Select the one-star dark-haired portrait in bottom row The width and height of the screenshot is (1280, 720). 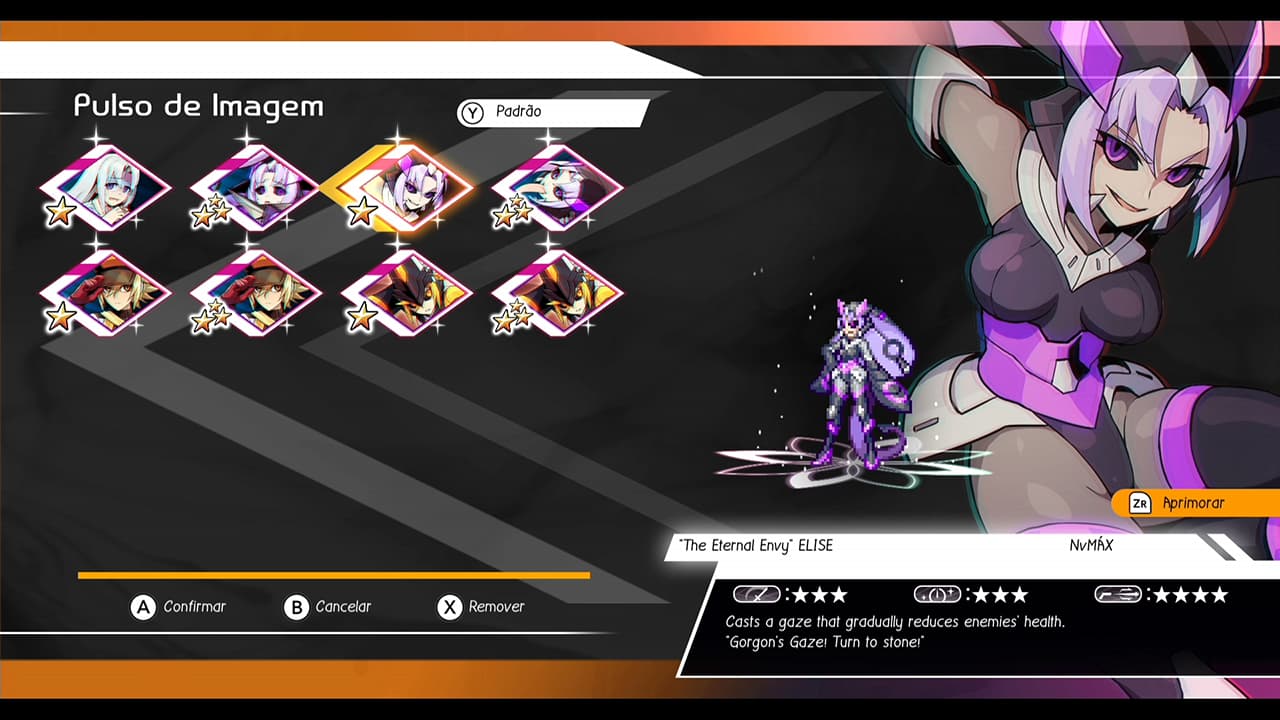[405, 295]
